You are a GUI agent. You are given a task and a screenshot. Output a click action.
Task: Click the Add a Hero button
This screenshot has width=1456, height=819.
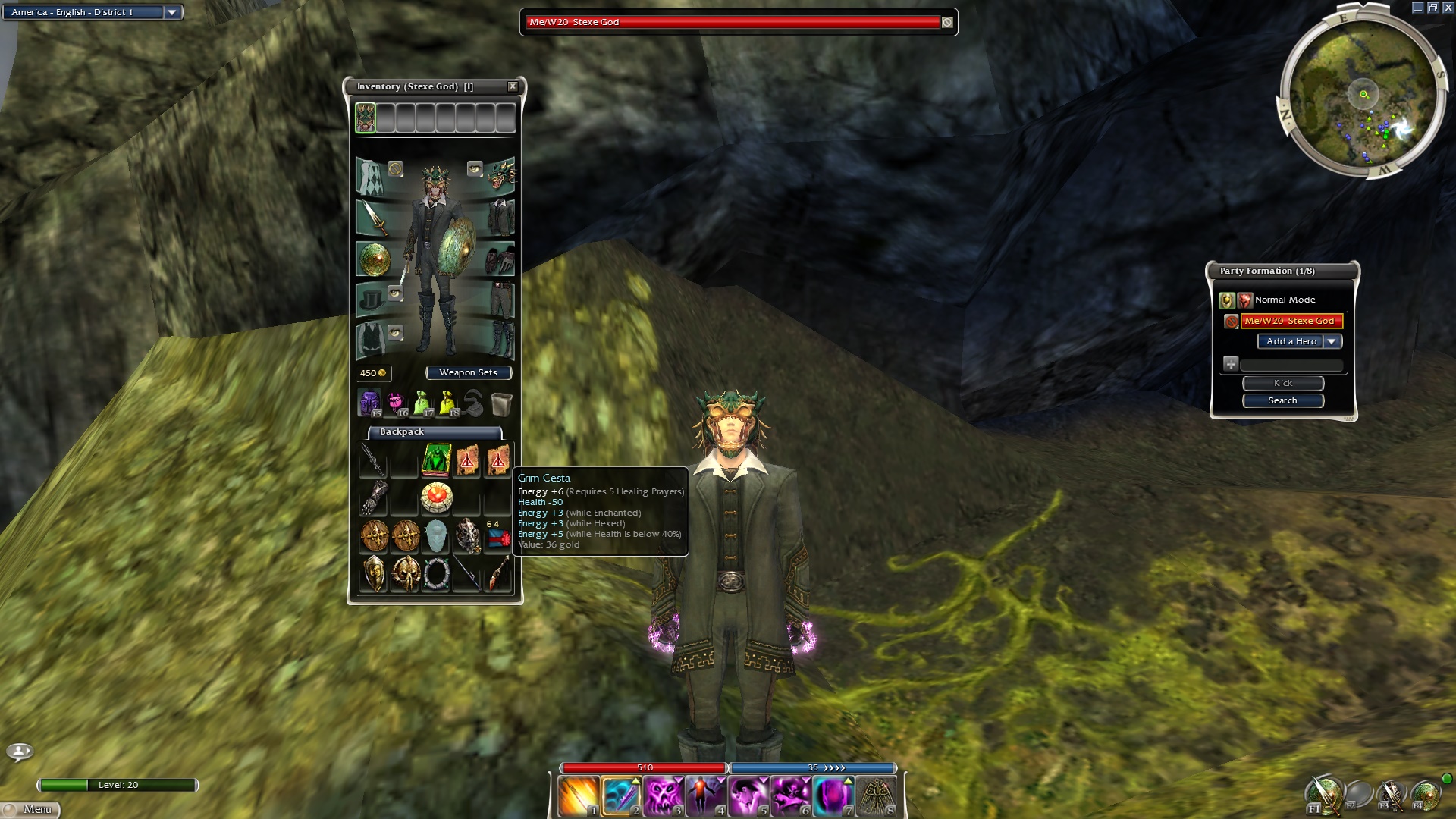(1291, 341)
